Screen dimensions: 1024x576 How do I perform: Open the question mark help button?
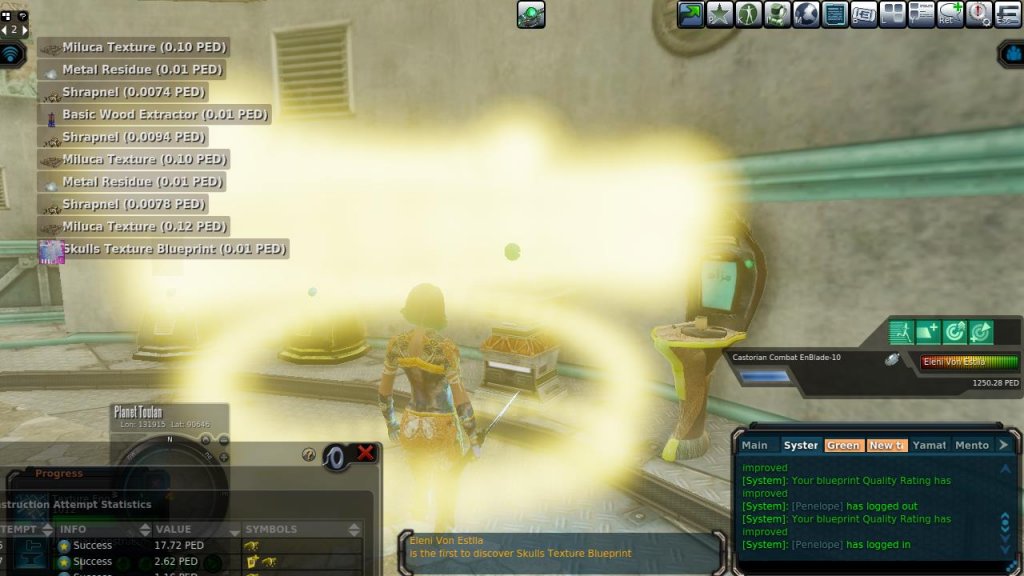pyautogui.click(x=309, y=454)
